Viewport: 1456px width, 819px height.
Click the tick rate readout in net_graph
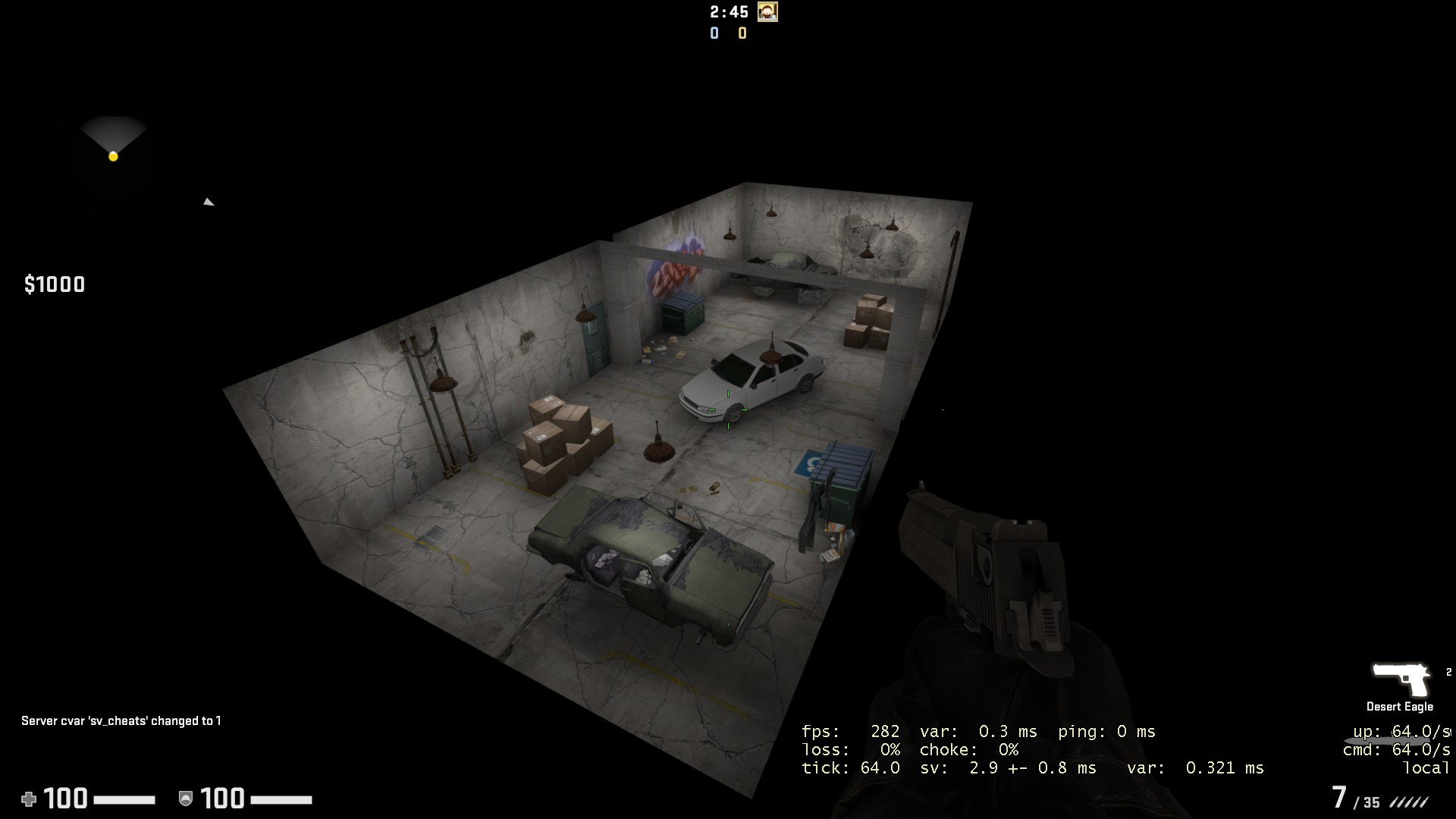(880, 768)
